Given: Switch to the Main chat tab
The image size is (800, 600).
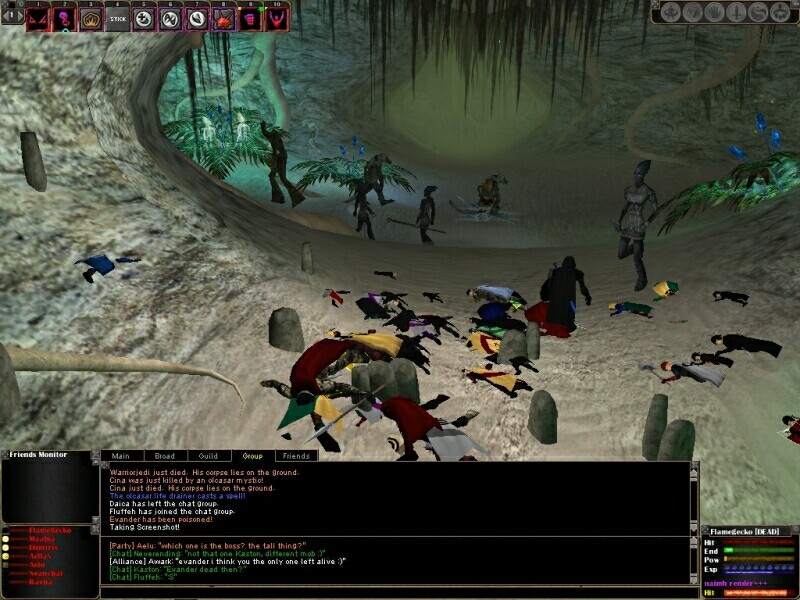Looking at the screenshot, I should [120, 456].
